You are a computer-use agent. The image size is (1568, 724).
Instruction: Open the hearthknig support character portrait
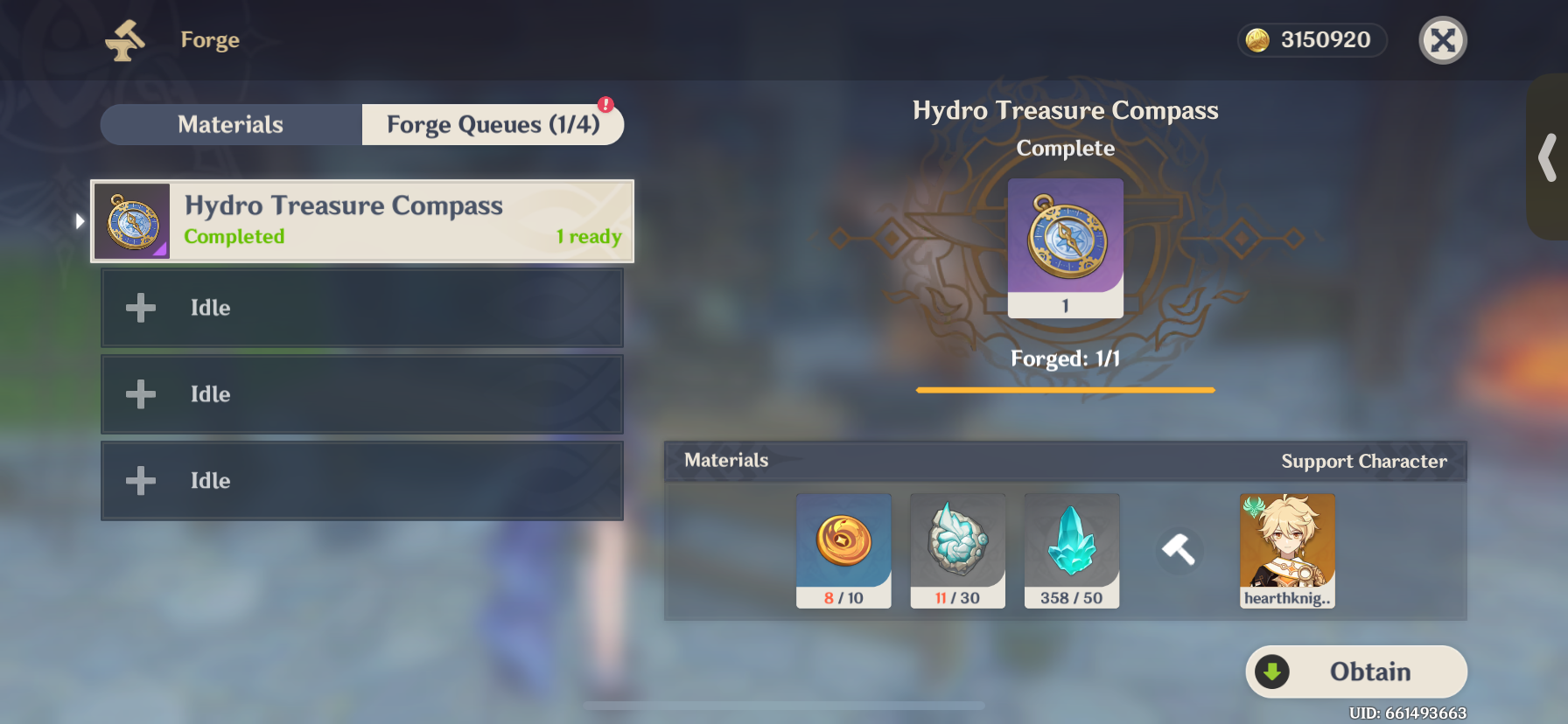coord(1286,549)
